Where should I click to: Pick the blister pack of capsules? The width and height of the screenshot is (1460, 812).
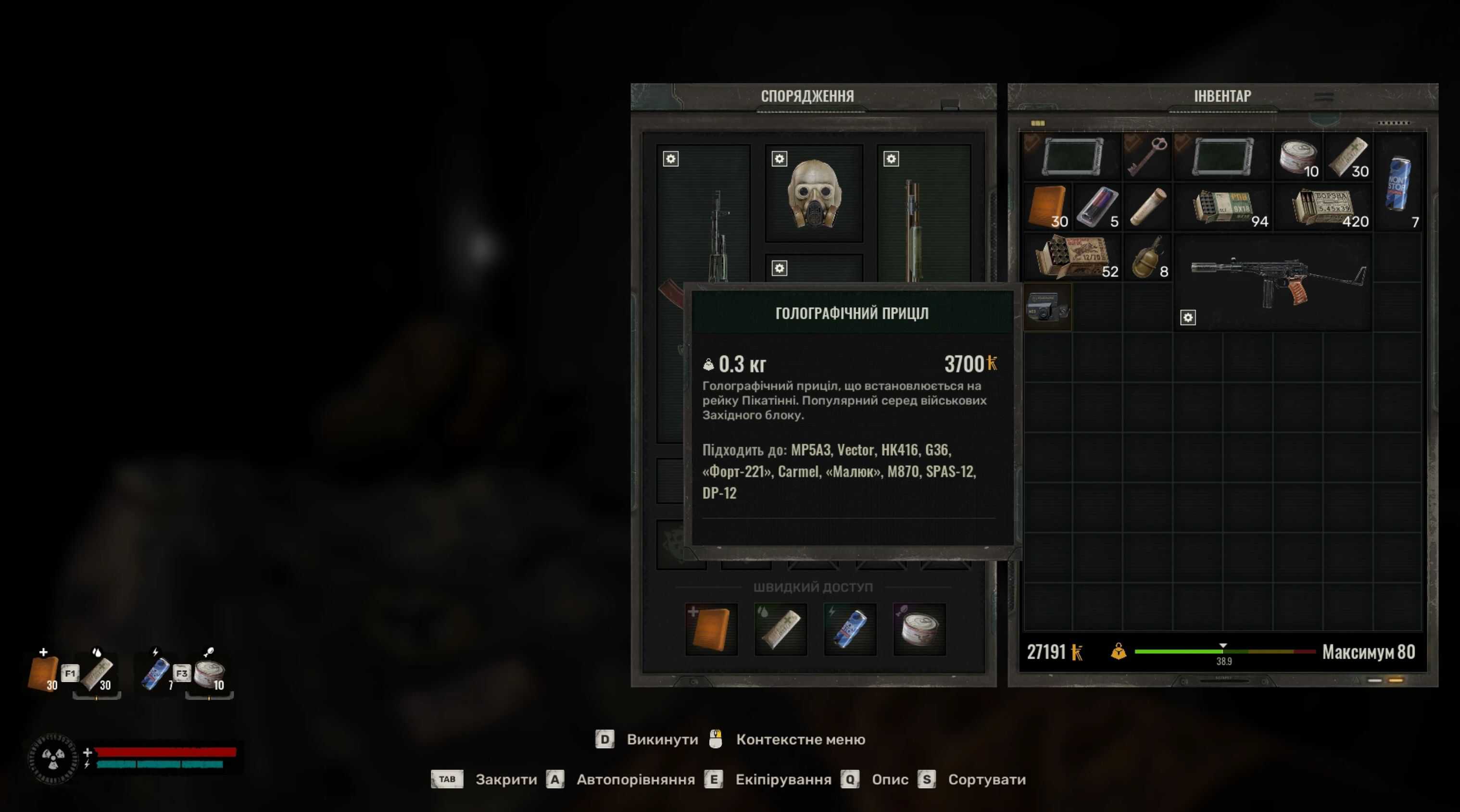[x=1097, y=206]
